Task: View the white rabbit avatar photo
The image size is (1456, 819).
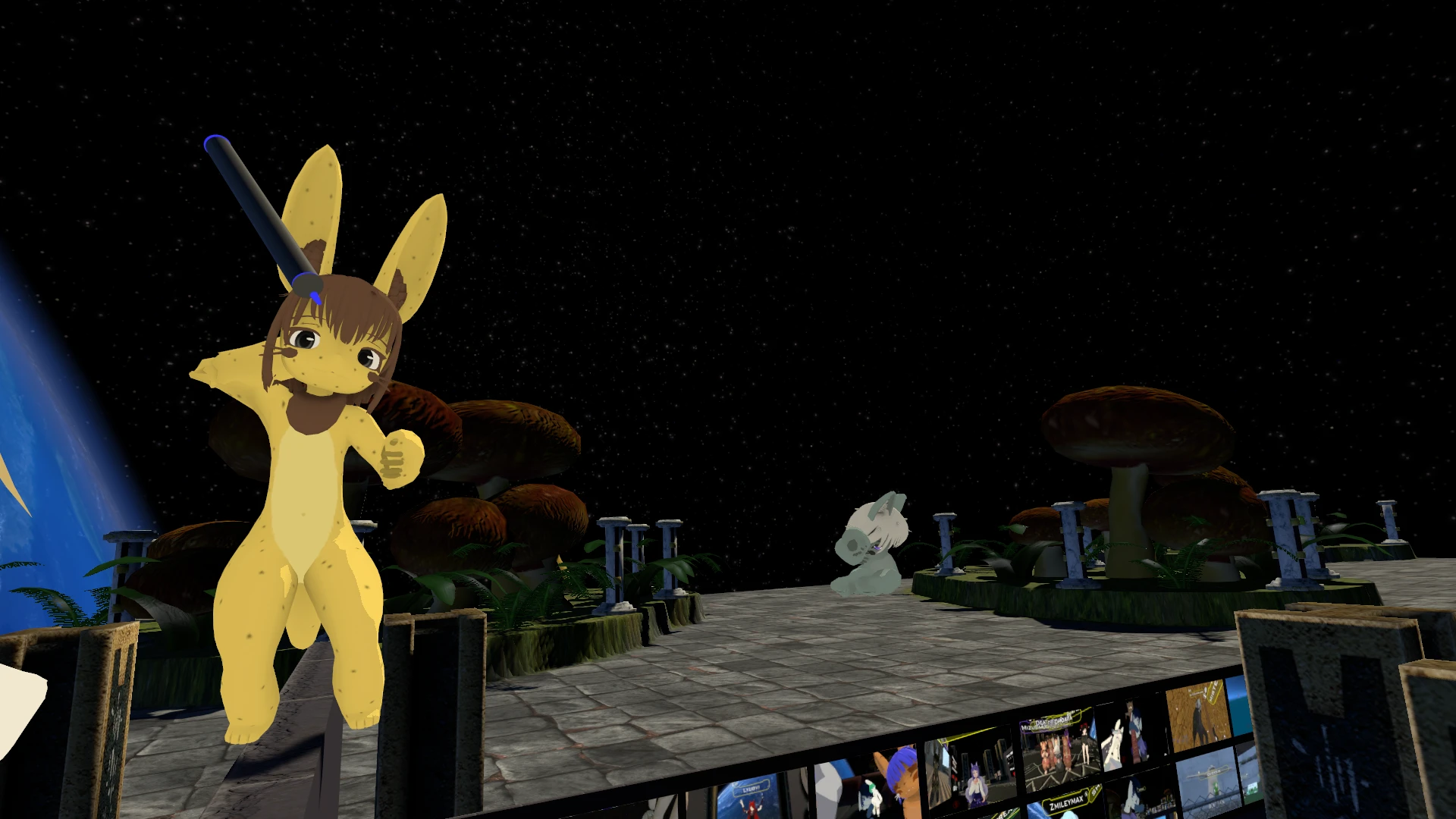Action: [x=1128, y=733]
